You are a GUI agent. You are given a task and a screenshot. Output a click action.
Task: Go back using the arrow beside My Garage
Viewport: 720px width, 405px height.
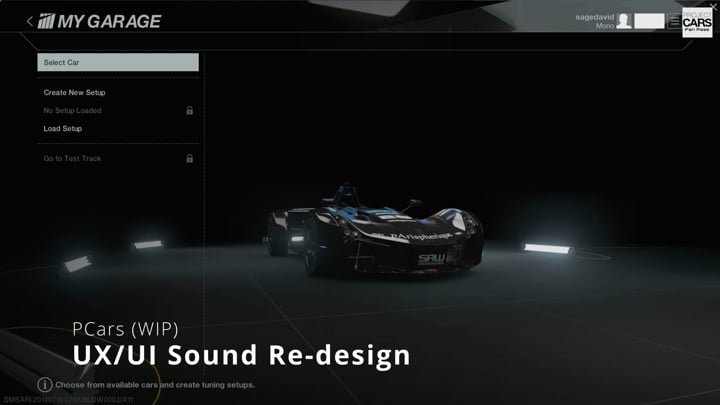[29, 21]
